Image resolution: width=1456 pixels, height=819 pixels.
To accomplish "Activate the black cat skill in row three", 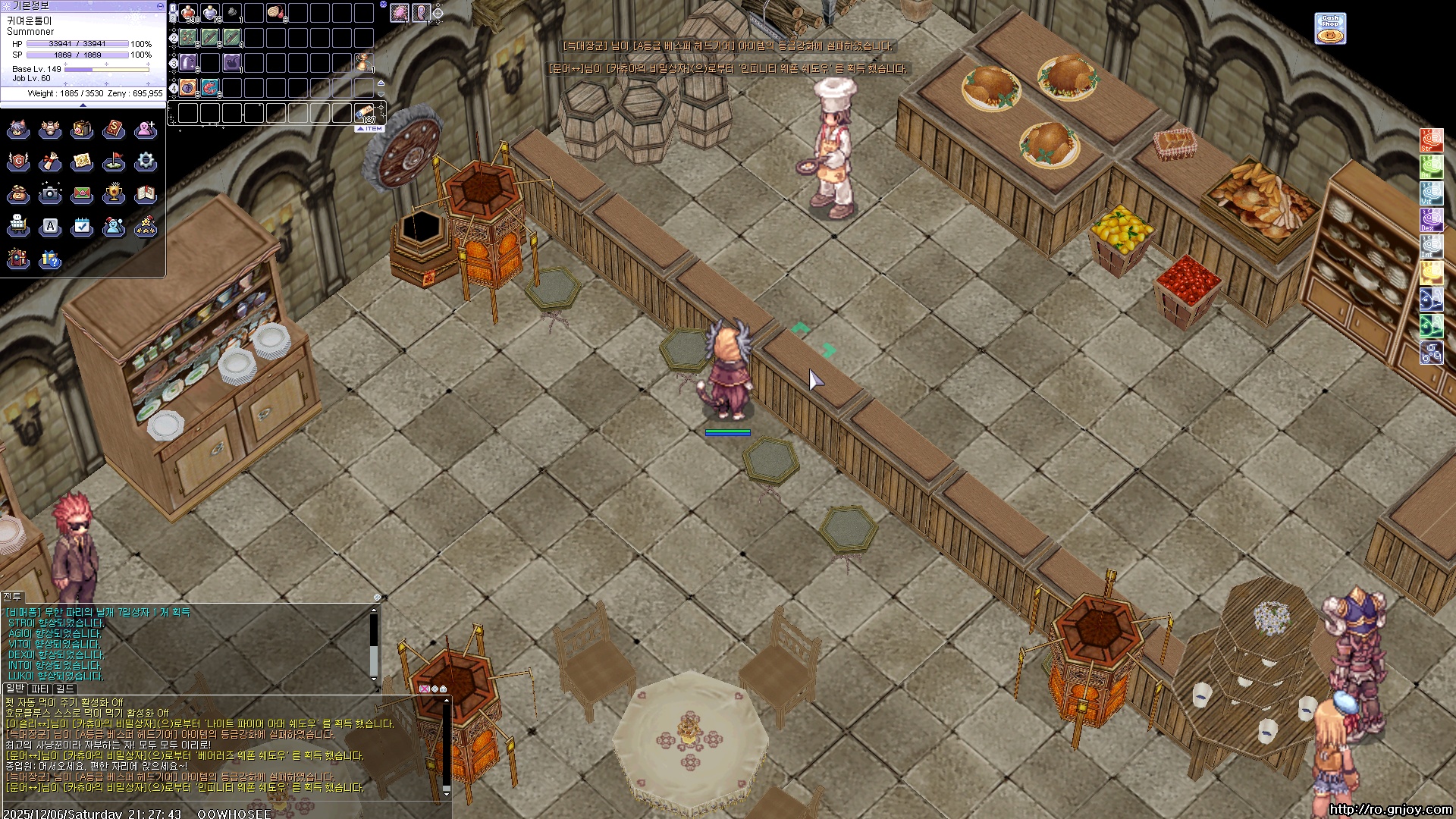I will [232, 62].
